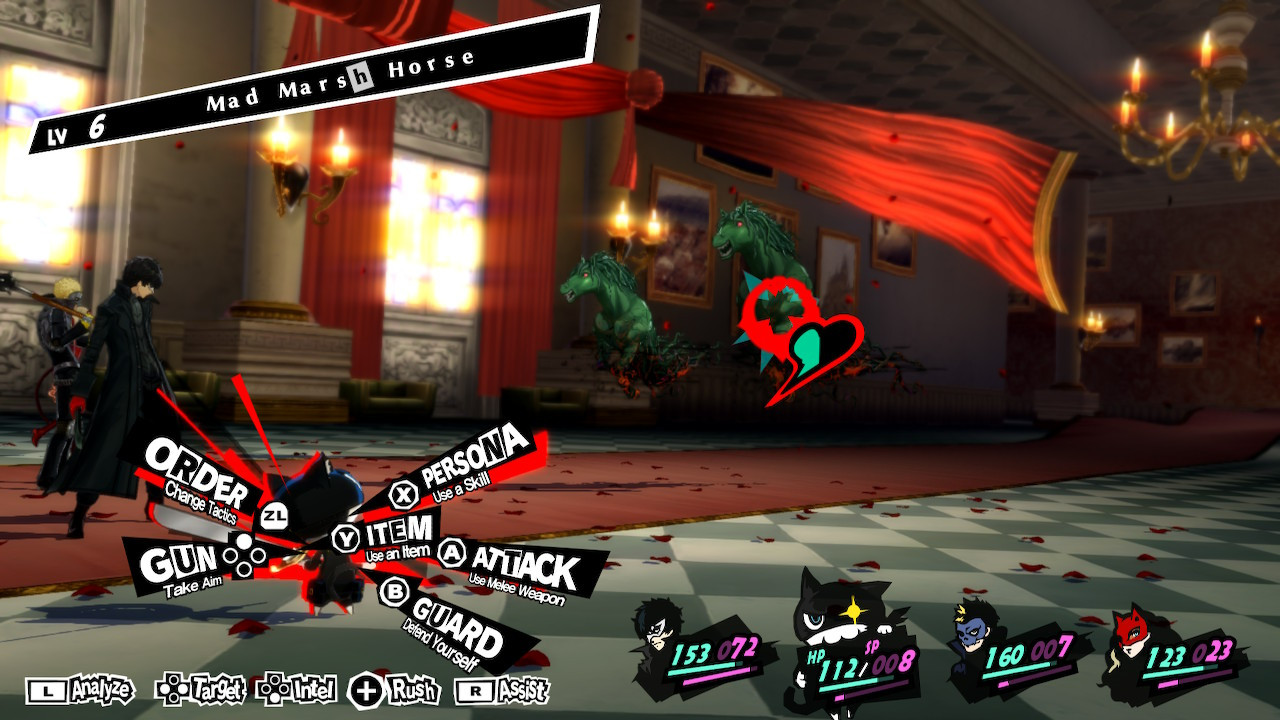Switch to Target selection mode
Viewport: 1280px width, 720px height.
tap(203, 691)
